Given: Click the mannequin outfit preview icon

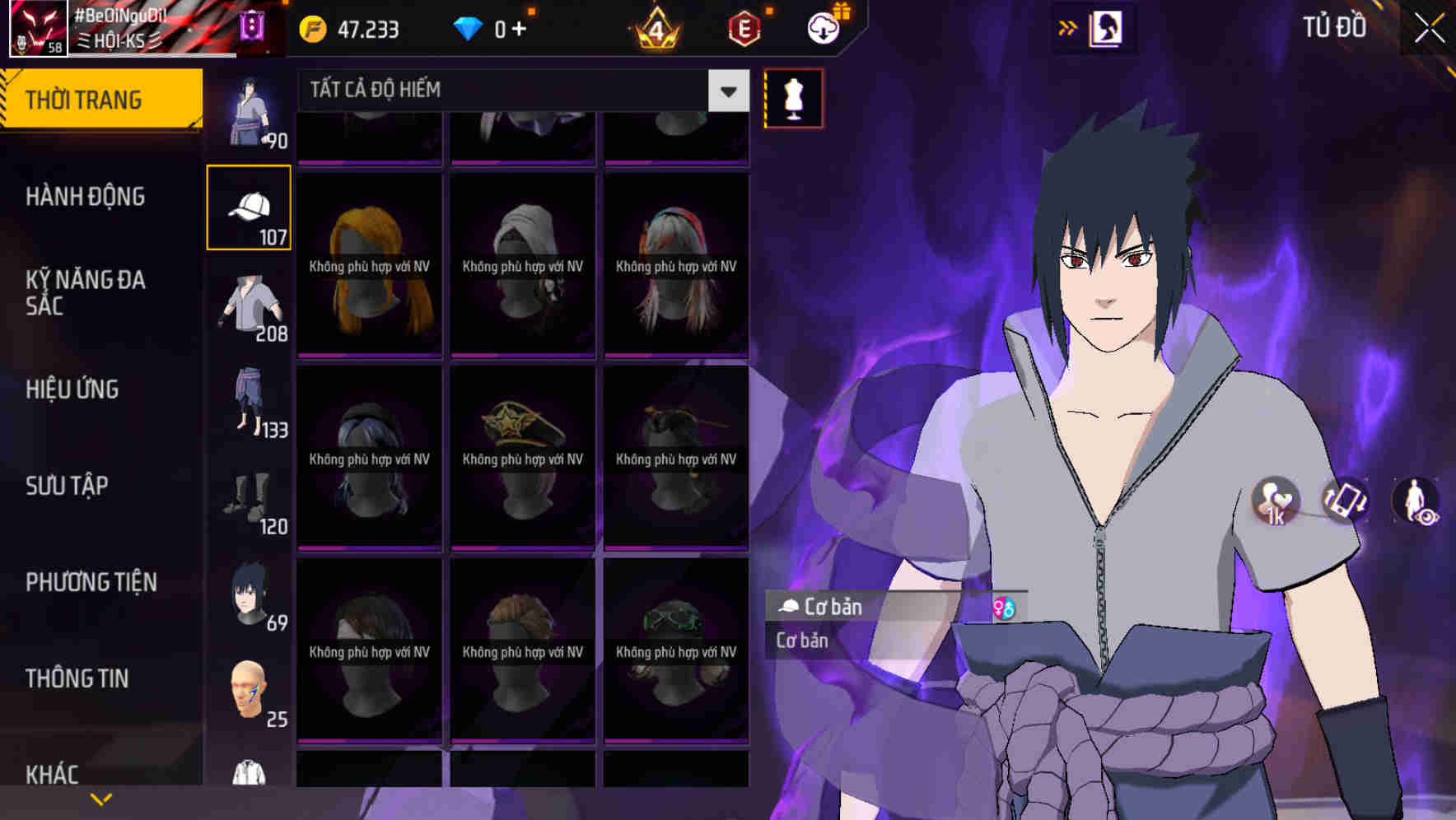Looking at the screenshot, I should click(x=793, y=97).
